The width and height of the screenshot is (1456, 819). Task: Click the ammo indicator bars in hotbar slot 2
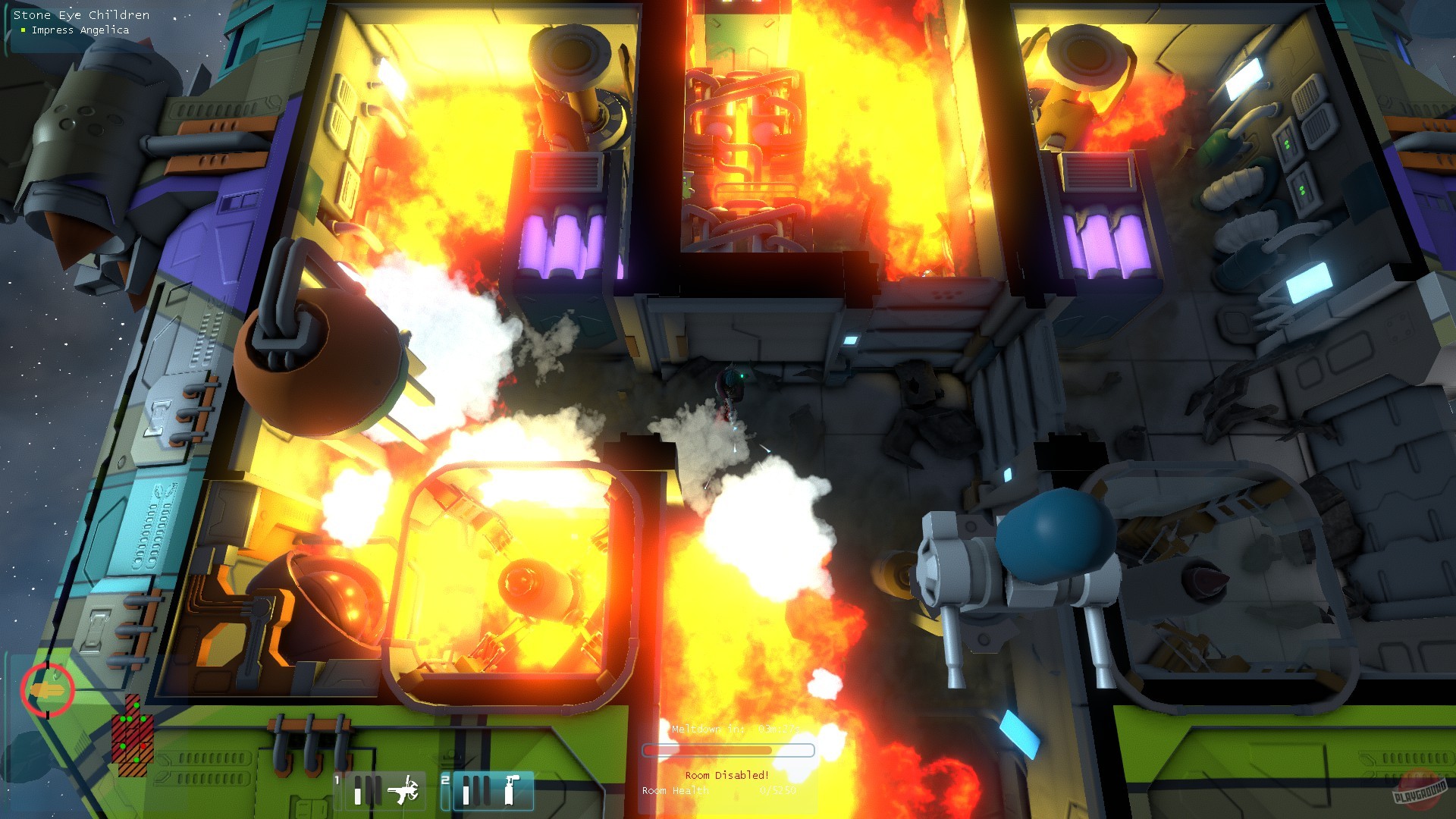click(x=478, y=790)
